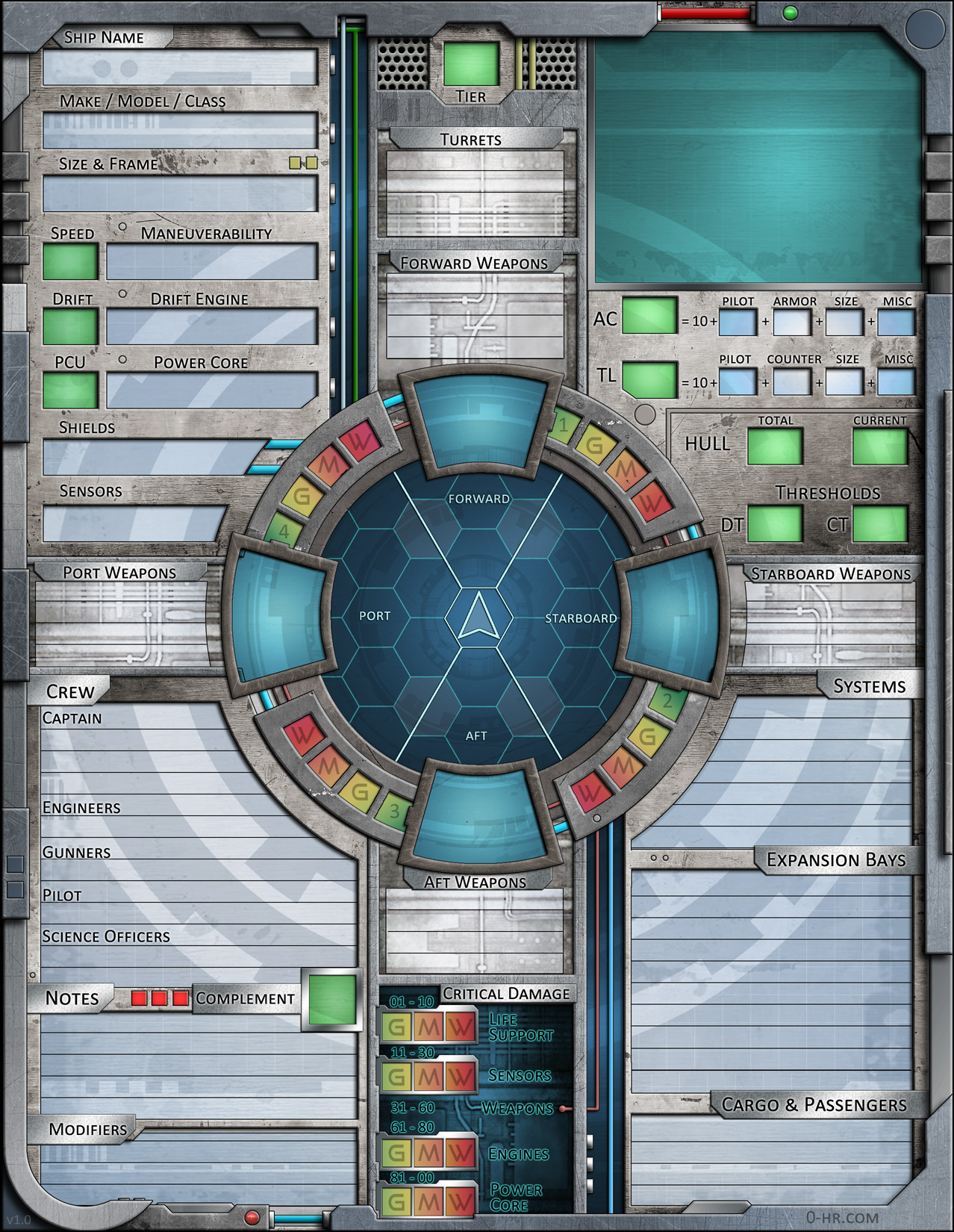
Task: Select the Armor box in the AC row
Action: [791, 323]
